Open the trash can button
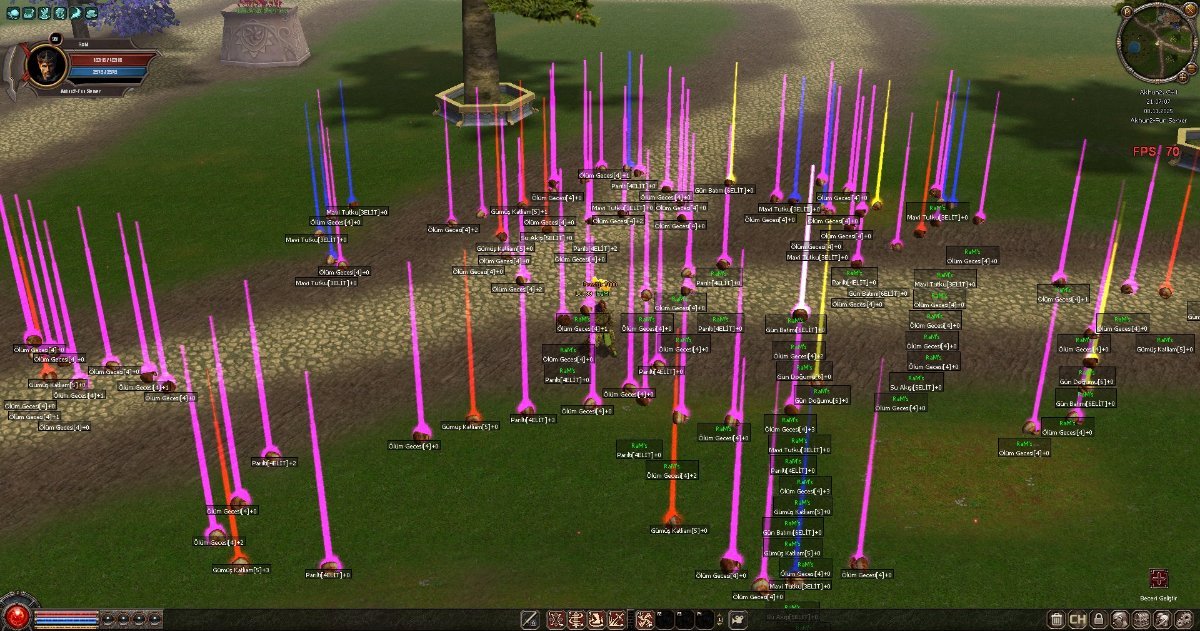The height and width of the screenshot is (631, 1200). [1055, 620]
